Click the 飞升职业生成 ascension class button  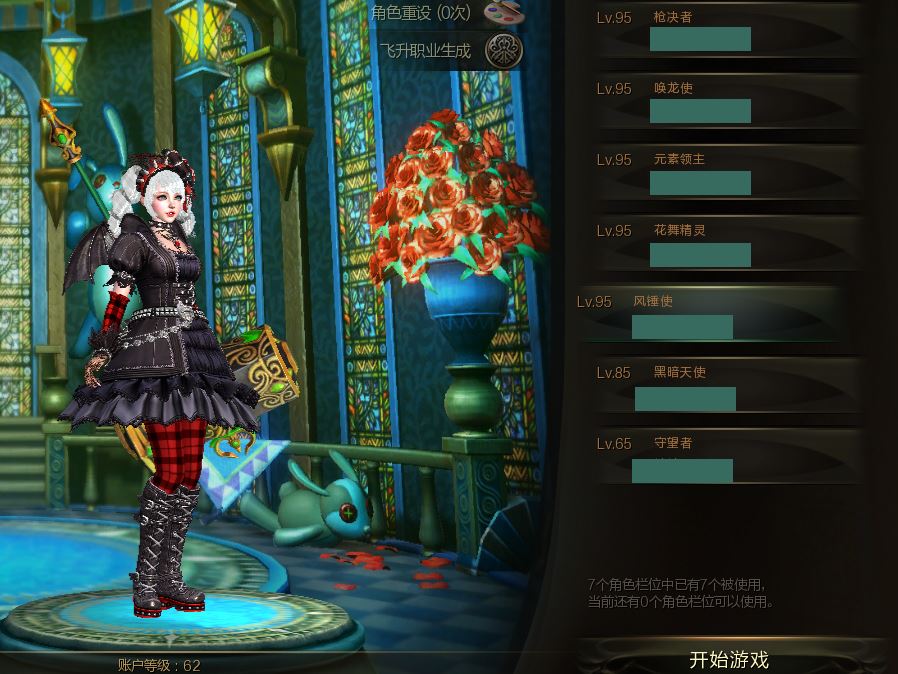[503, 50]
